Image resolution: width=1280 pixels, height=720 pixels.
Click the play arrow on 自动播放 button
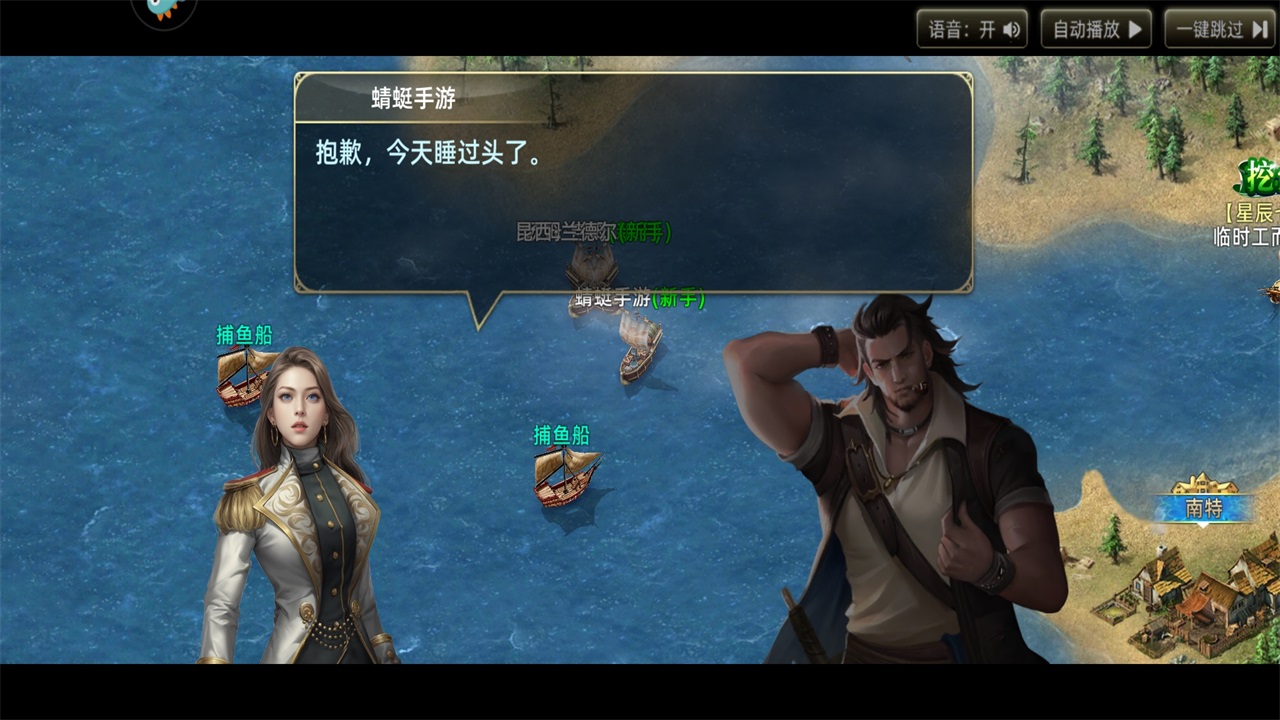tap(1135, 29)
